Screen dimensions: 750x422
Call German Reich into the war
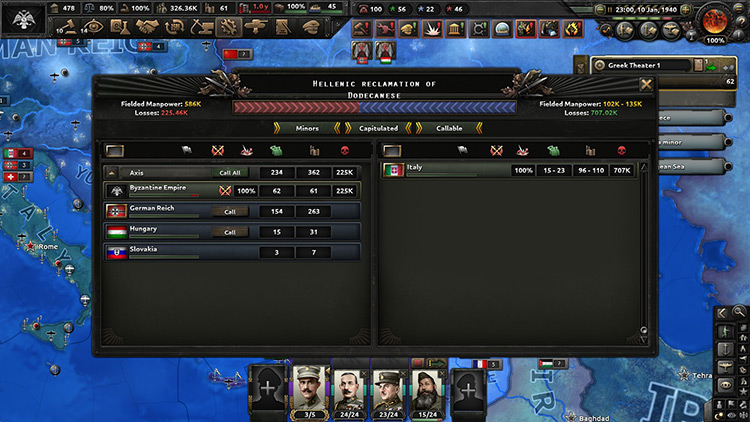coord(230,211)
